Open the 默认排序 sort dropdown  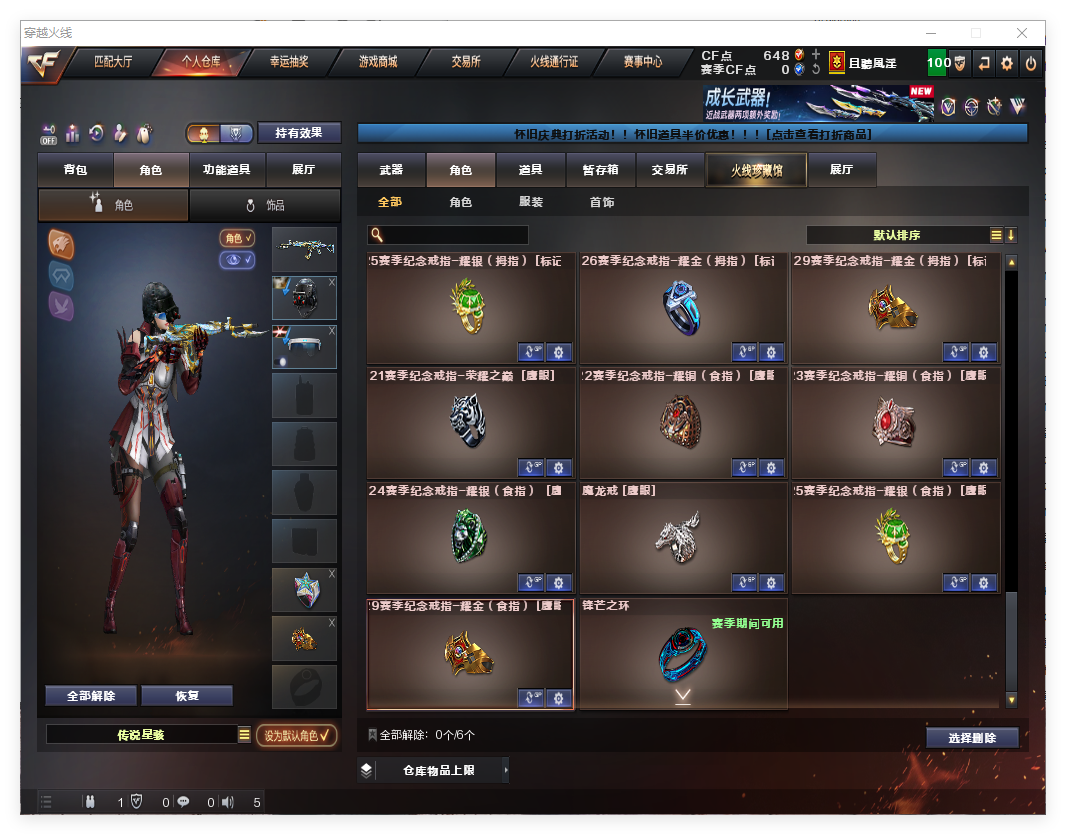(897, 235)
